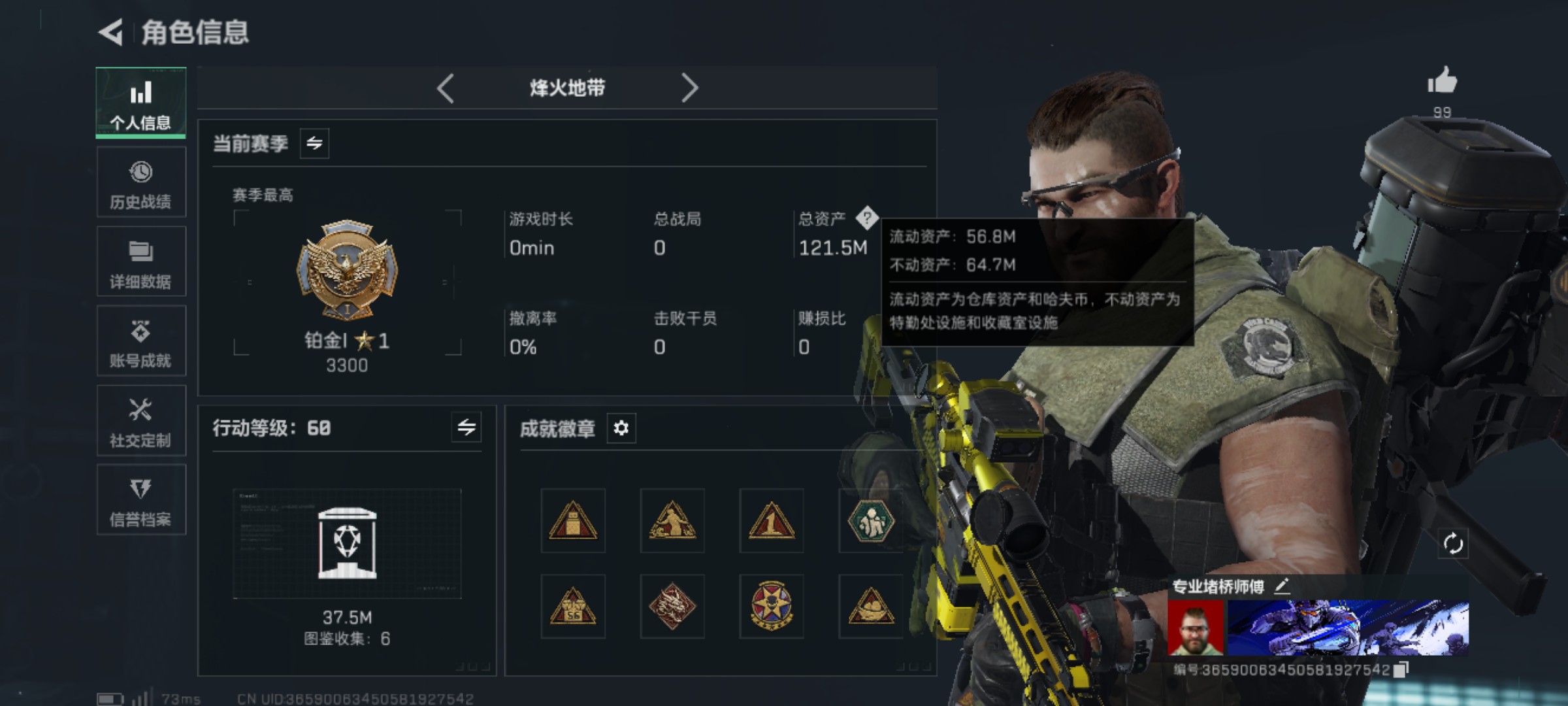Select the 个人信息 tab
The width and height of the screenshot is (1568, 706).
(x=141, y=103)
